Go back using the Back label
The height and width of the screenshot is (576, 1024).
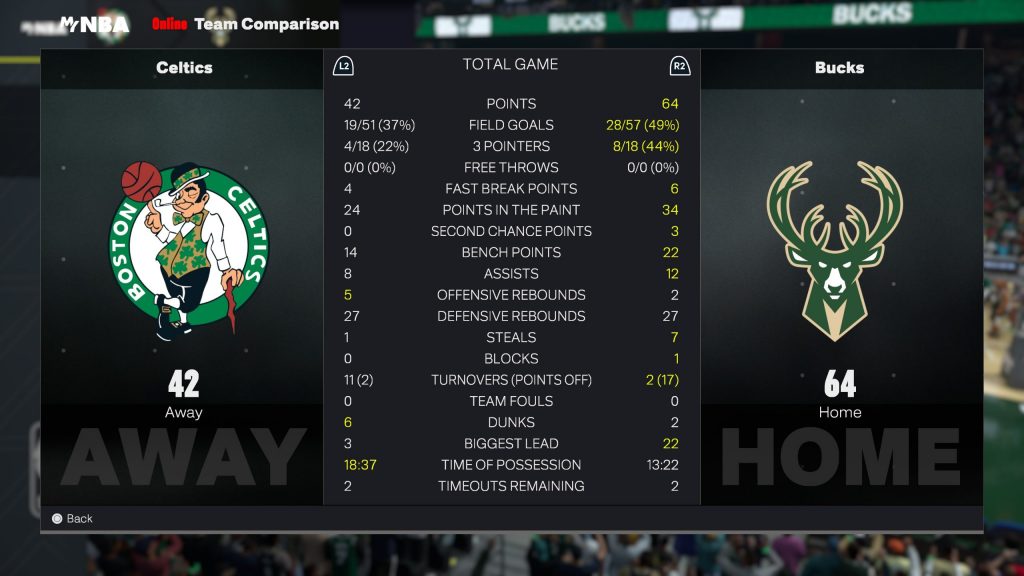(79, 518)
